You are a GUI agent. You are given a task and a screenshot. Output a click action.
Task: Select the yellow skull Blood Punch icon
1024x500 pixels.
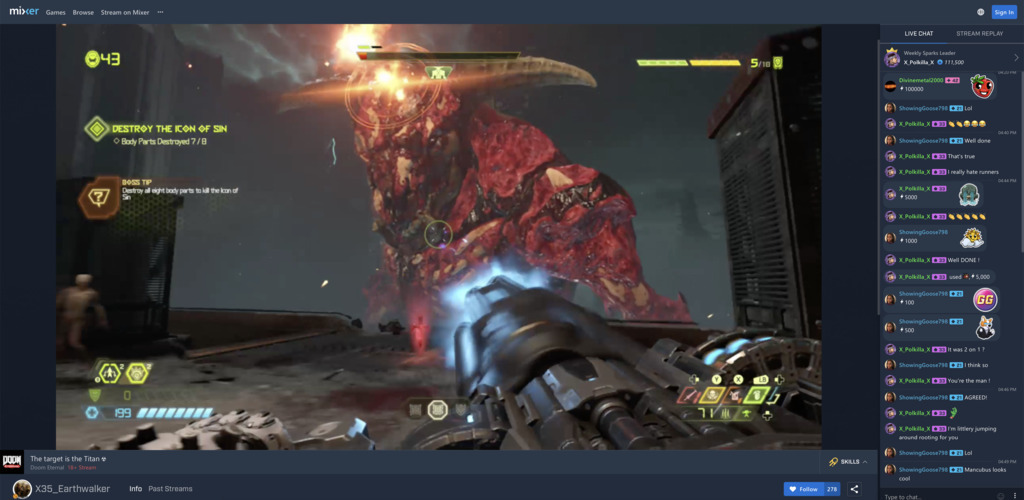pos(717,396)
